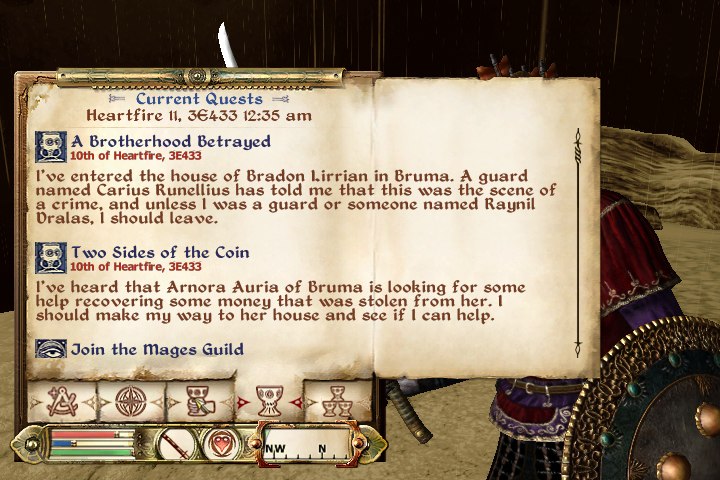Screen dimensions: 720x480
Task: Select the Two Sides of the Coin quest
Action: [160, 252]
